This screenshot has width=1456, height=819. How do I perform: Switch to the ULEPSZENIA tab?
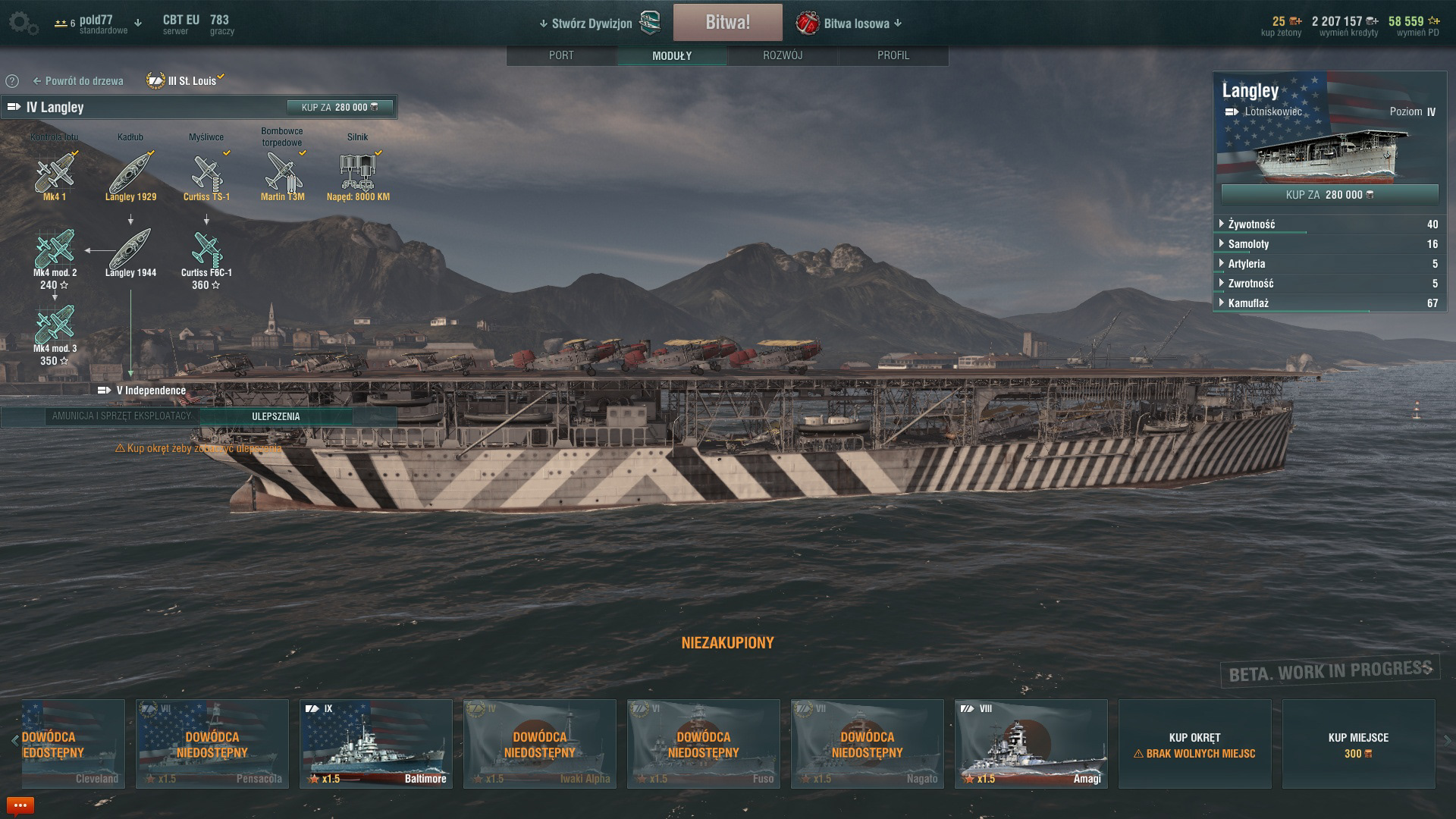pyautogui.click(x=275, y=416)
